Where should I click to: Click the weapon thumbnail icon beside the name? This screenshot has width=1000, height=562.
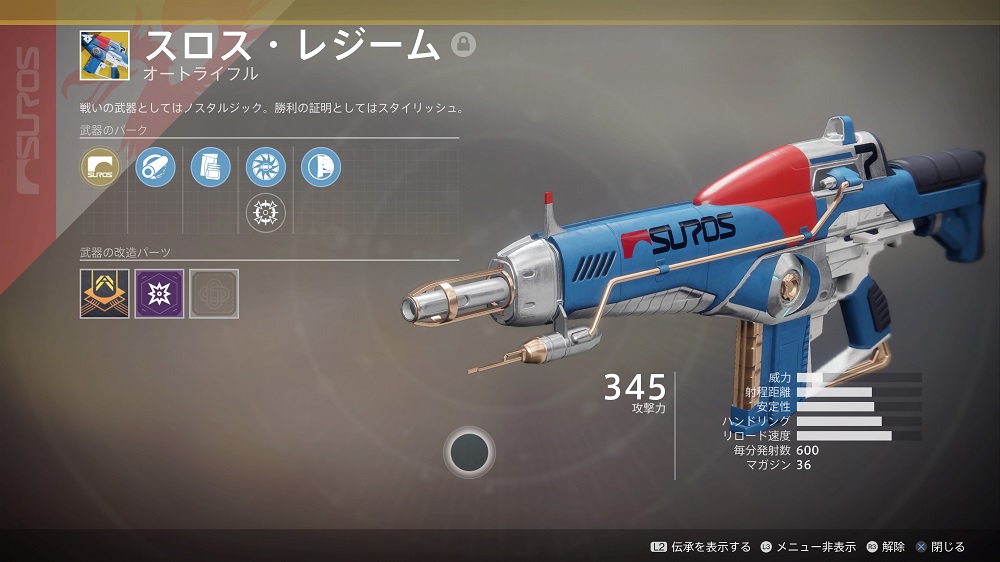click(105, 56)
